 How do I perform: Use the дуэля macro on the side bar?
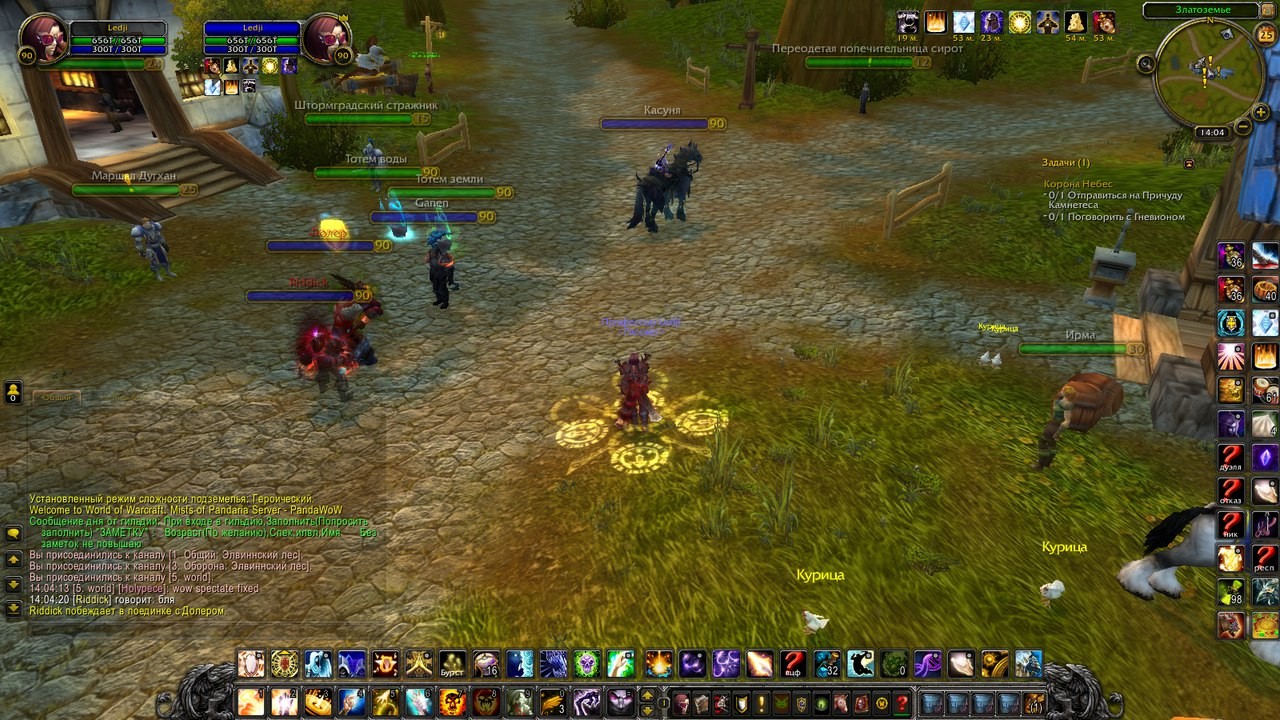coord(1231,458)
